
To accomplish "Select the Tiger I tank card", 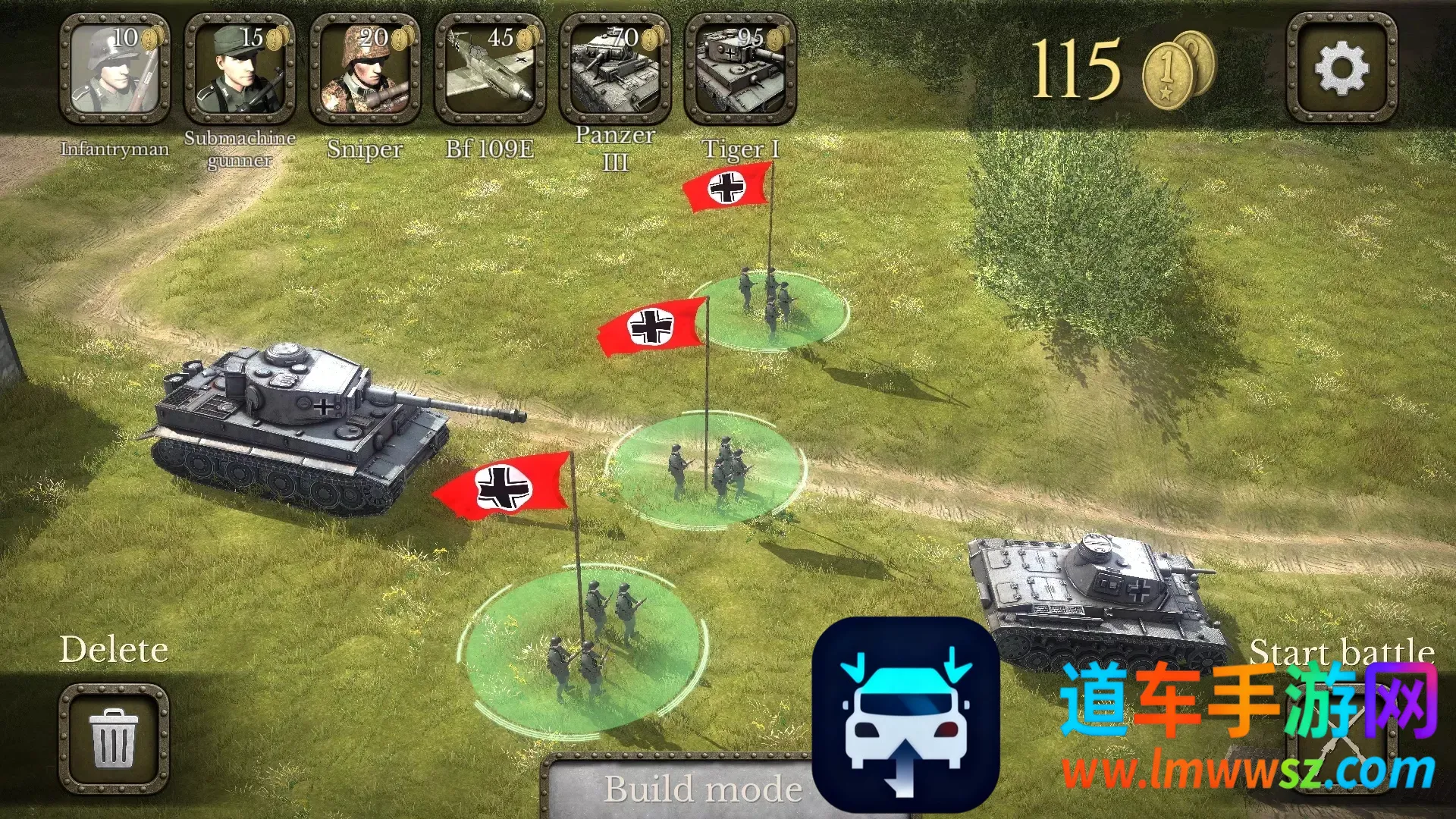I will pyautogui.click(x=740, y=70).
